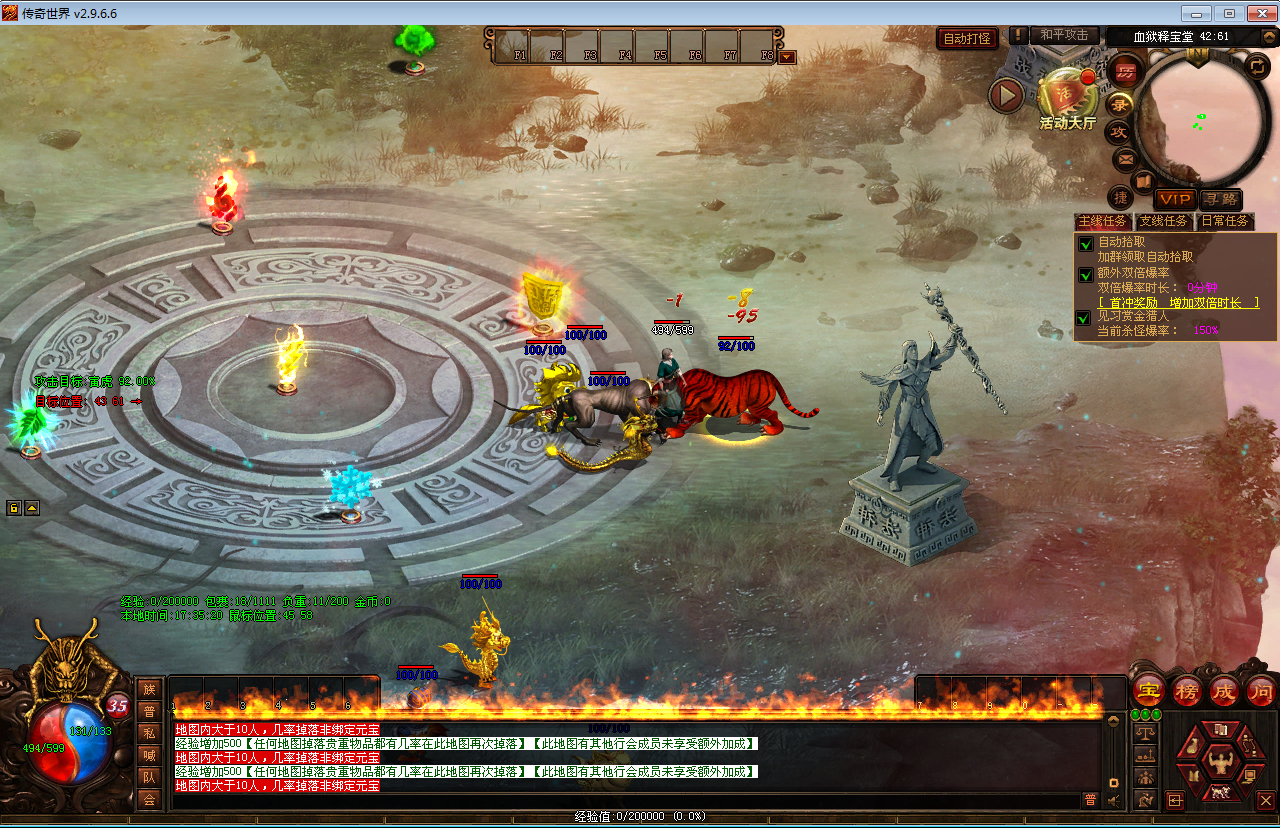Image resolution: width=1280 pixels, height=828 pixels.
Task: Open the character panel muscle-man icon
Action: (1221, 765)
